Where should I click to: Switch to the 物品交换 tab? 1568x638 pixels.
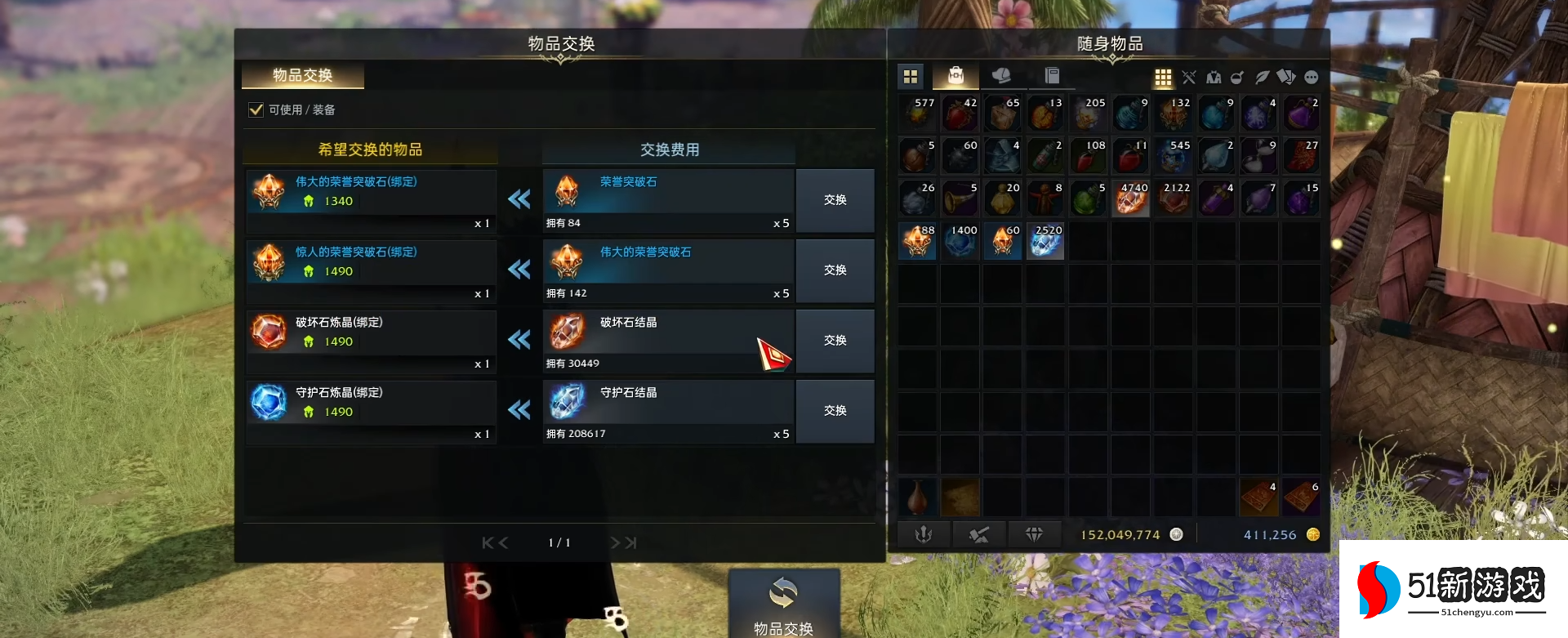click(302, 75)
